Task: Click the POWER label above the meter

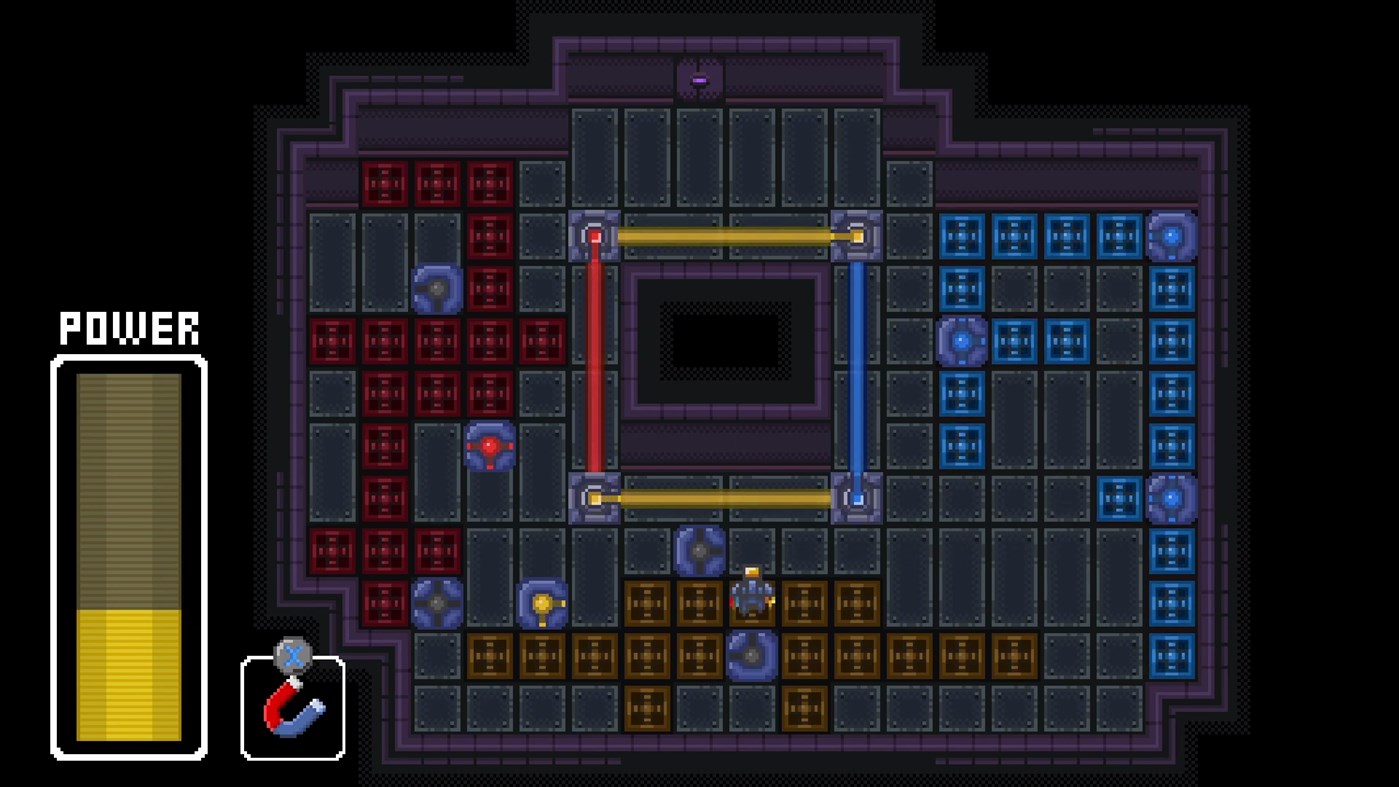Action: click(128, 327)
